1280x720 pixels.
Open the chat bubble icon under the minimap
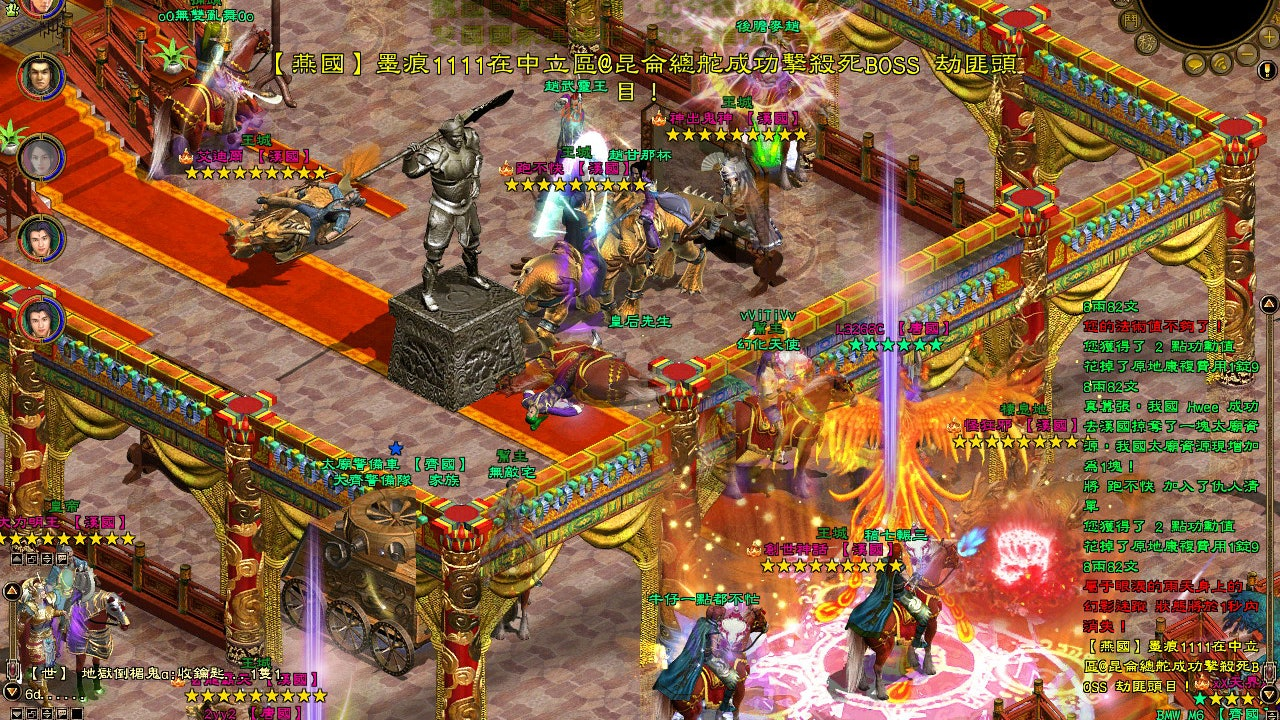1194,65
